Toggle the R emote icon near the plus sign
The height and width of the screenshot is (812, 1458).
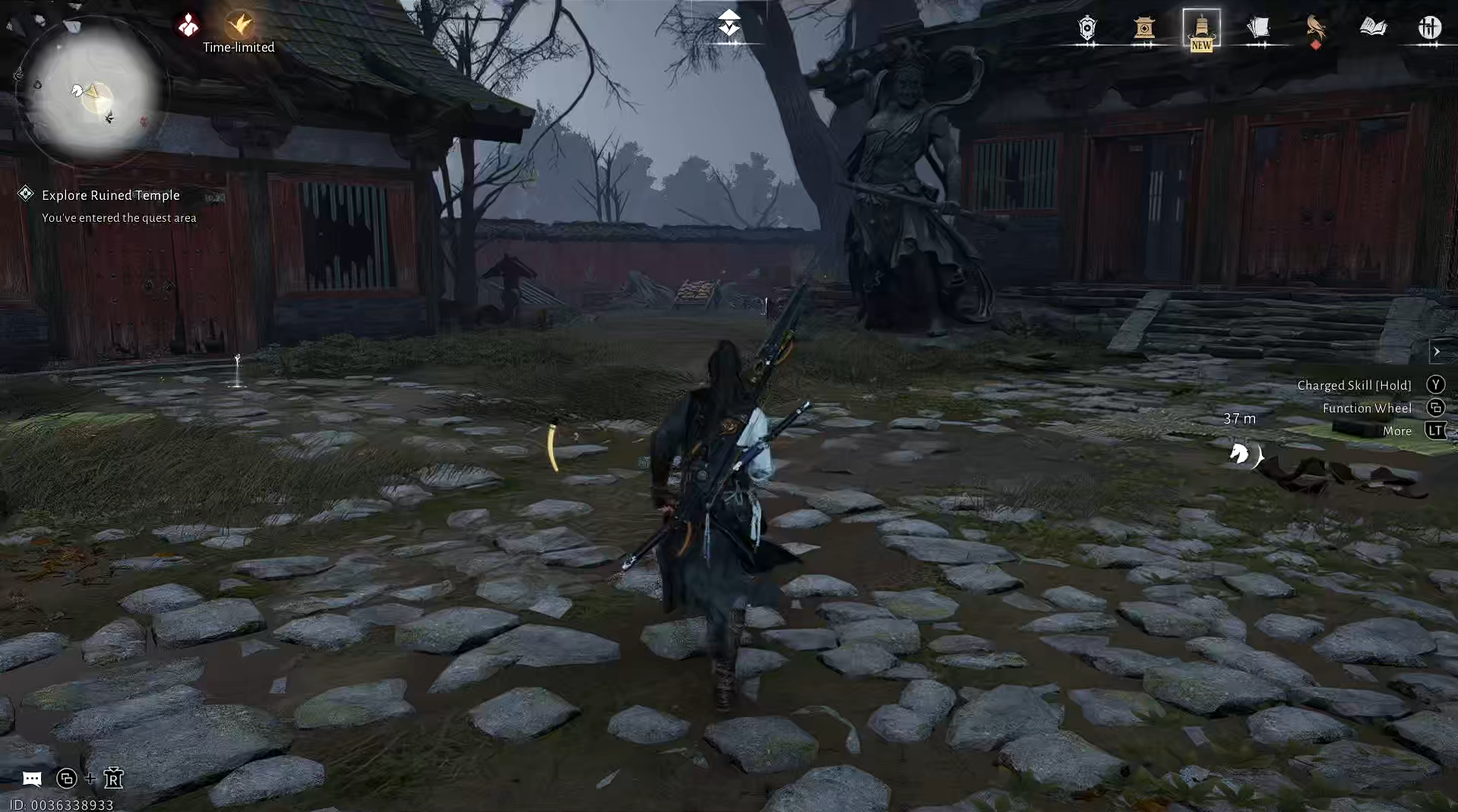(x=114, y=779)
